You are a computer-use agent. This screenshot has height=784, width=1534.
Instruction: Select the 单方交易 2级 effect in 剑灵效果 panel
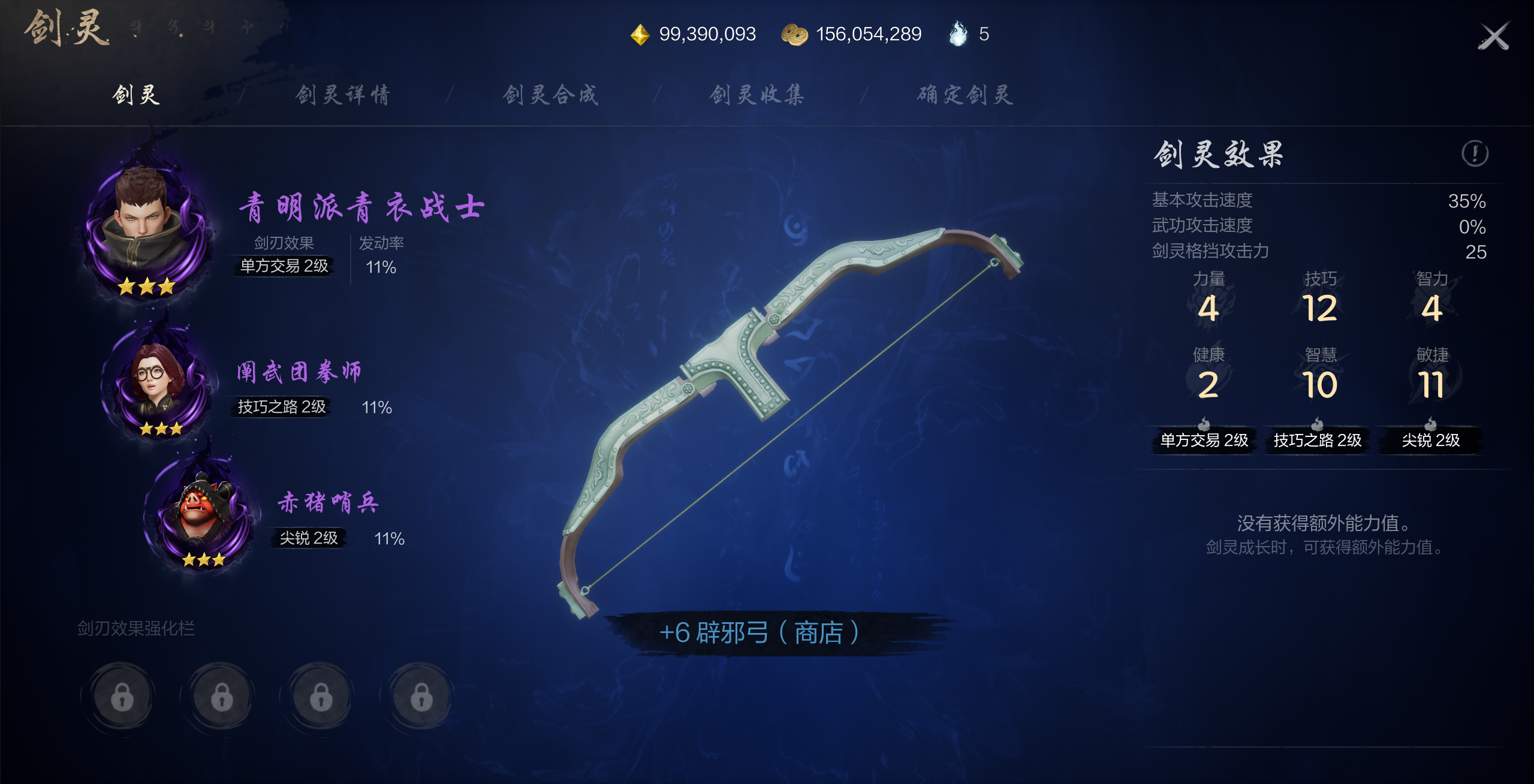coord(1204,441)
